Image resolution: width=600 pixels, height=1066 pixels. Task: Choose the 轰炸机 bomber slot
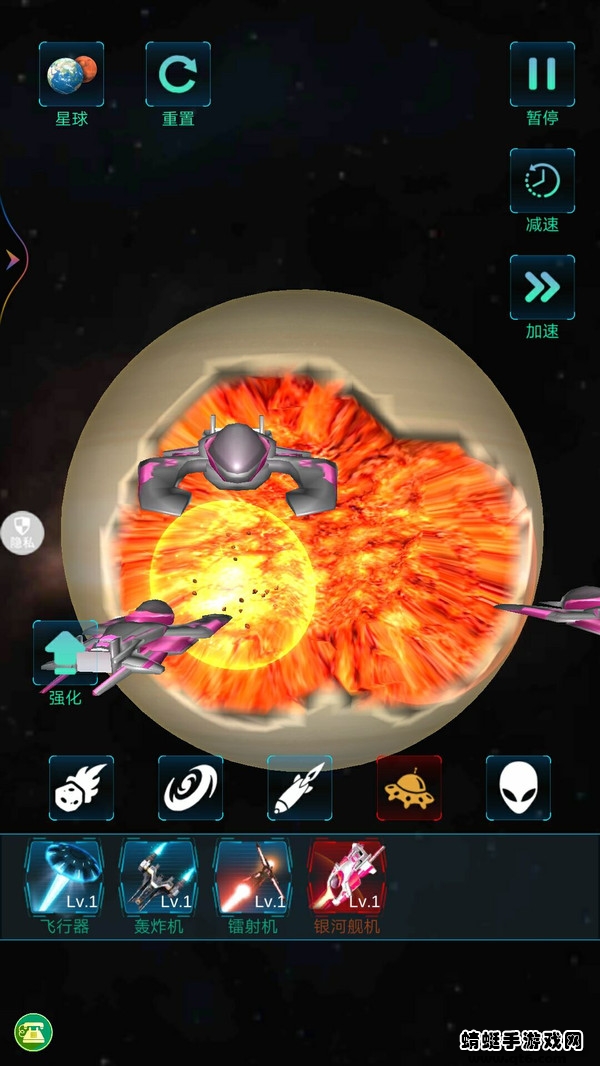[x=159, y=878]
